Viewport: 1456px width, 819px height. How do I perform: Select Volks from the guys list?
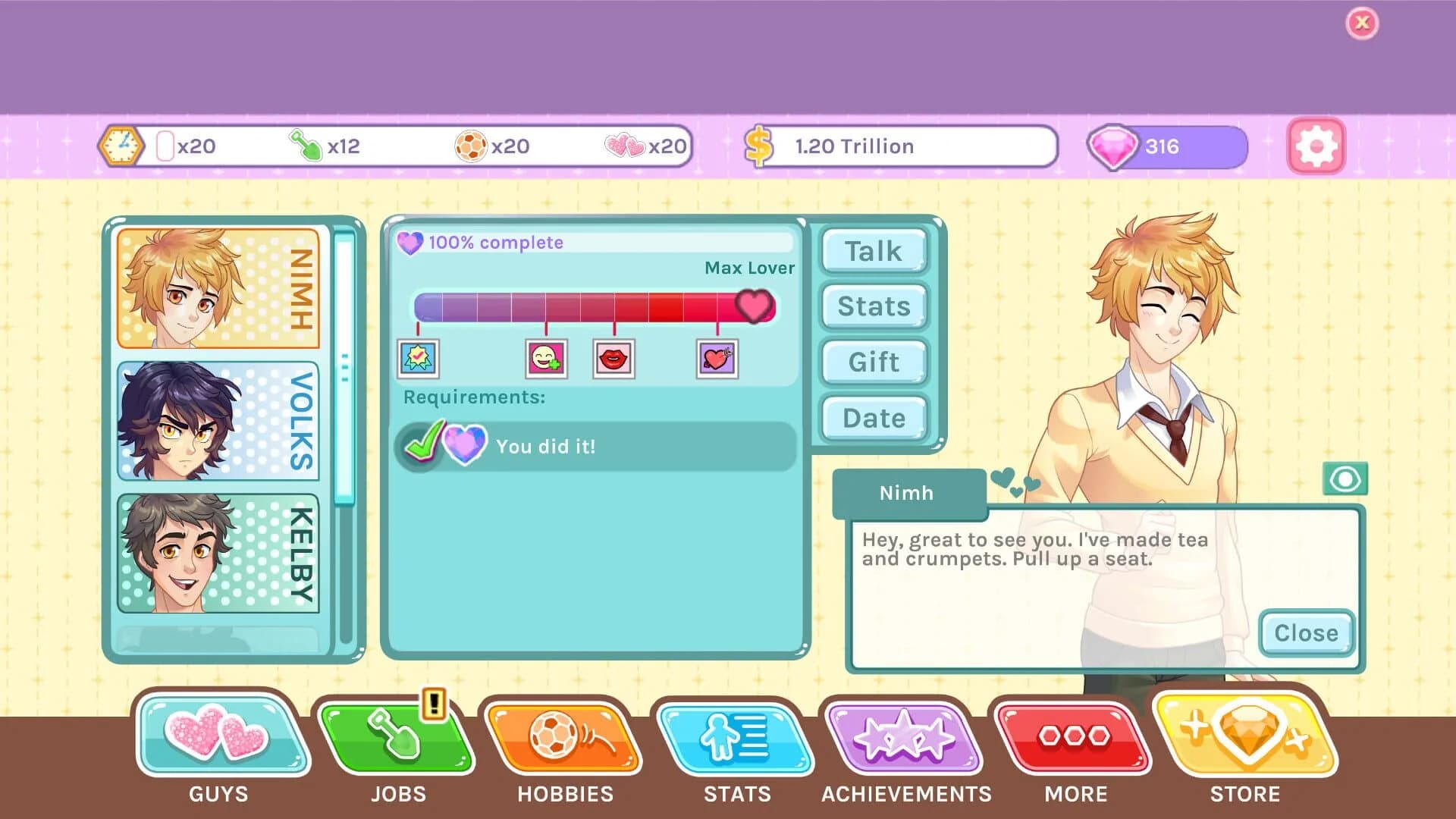coord(218,422)
